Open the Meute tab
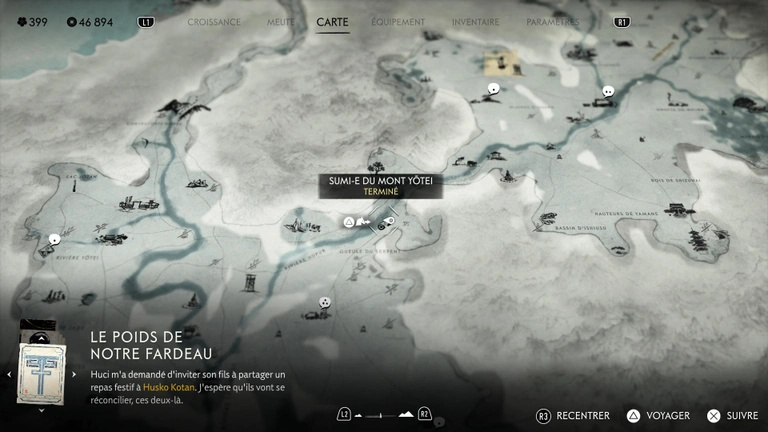Viewport: 768px width, 432px height. 281,21
